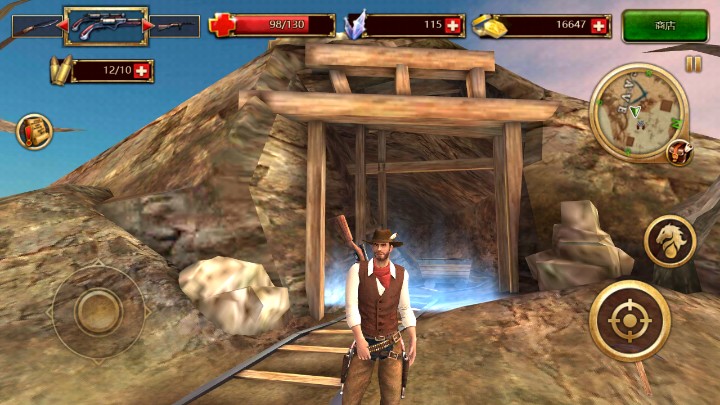
Task: Tap the crosshair fire button
Action: click(x=629, y=321)
